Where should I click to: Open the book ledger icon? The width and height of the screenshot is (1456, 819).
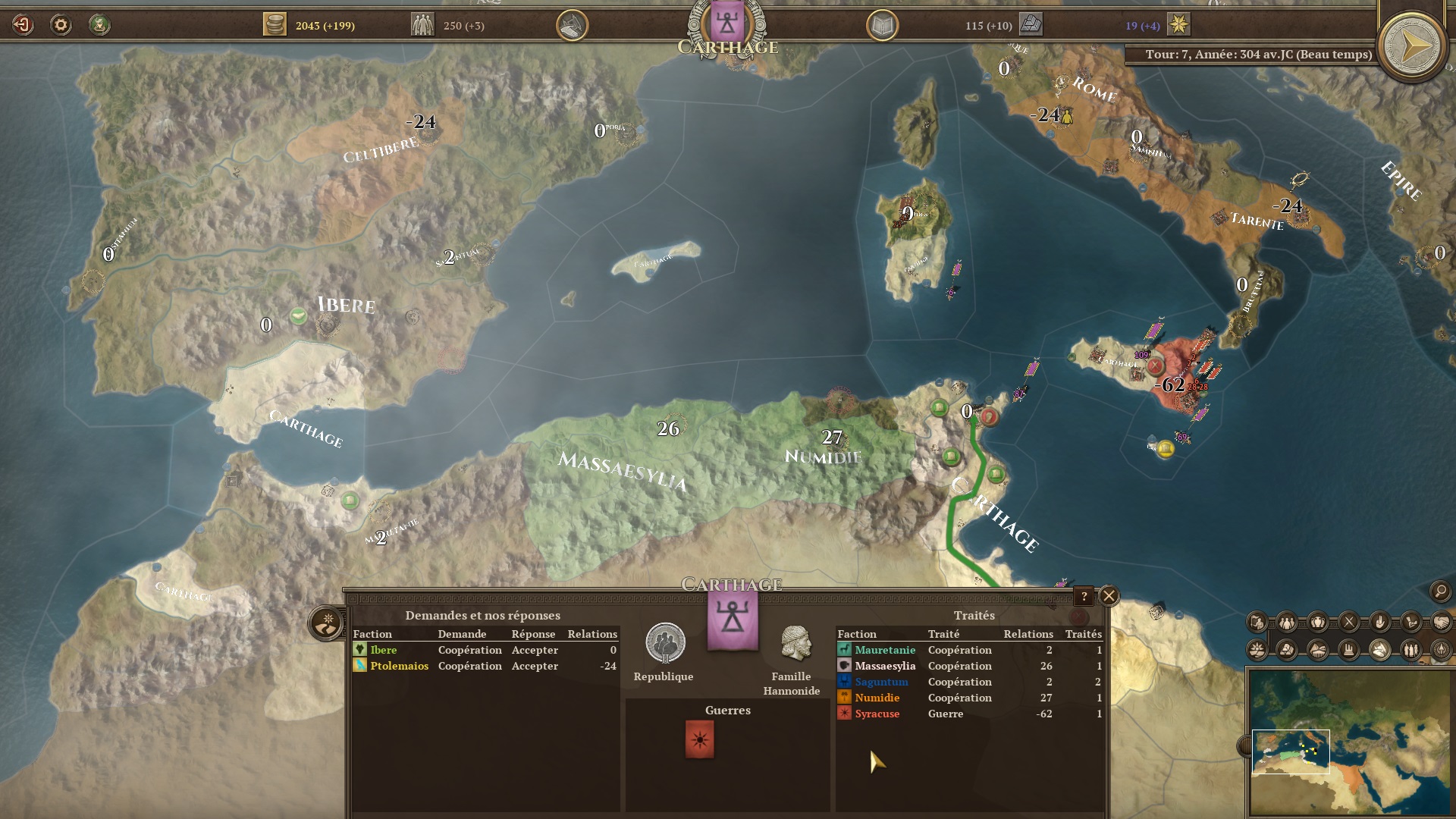(882, 26)
